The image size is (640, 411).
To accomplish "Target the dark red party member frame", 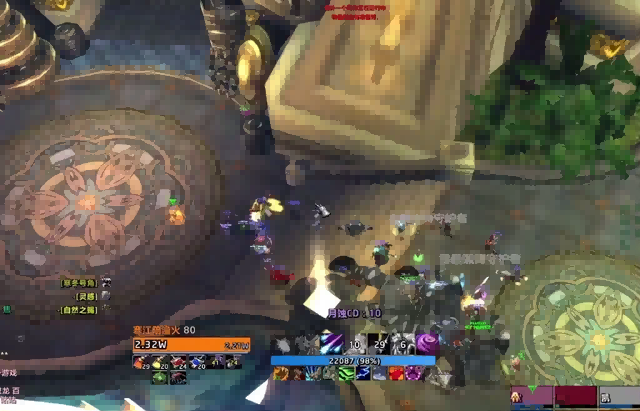I will pos(576,397).
